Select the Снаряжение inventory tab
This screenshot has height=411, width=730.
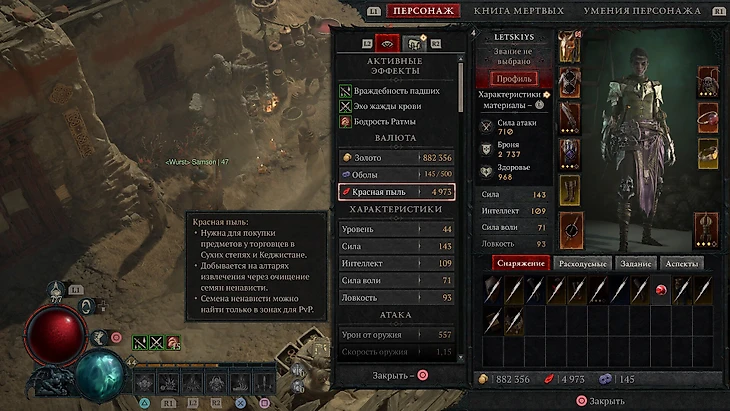[x=520, y=264]
